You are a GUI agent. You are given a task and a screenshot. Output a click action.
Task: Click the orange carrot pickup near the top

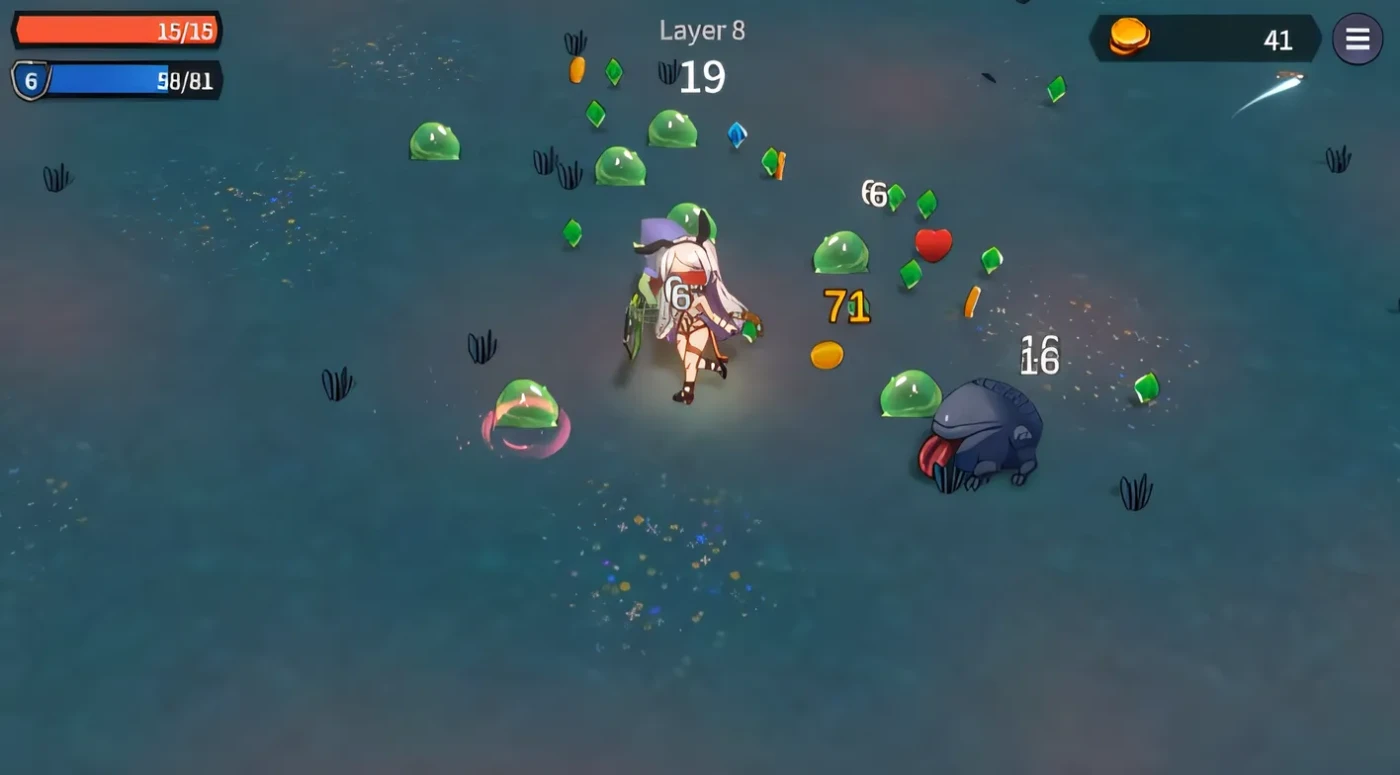coord(578,69)
